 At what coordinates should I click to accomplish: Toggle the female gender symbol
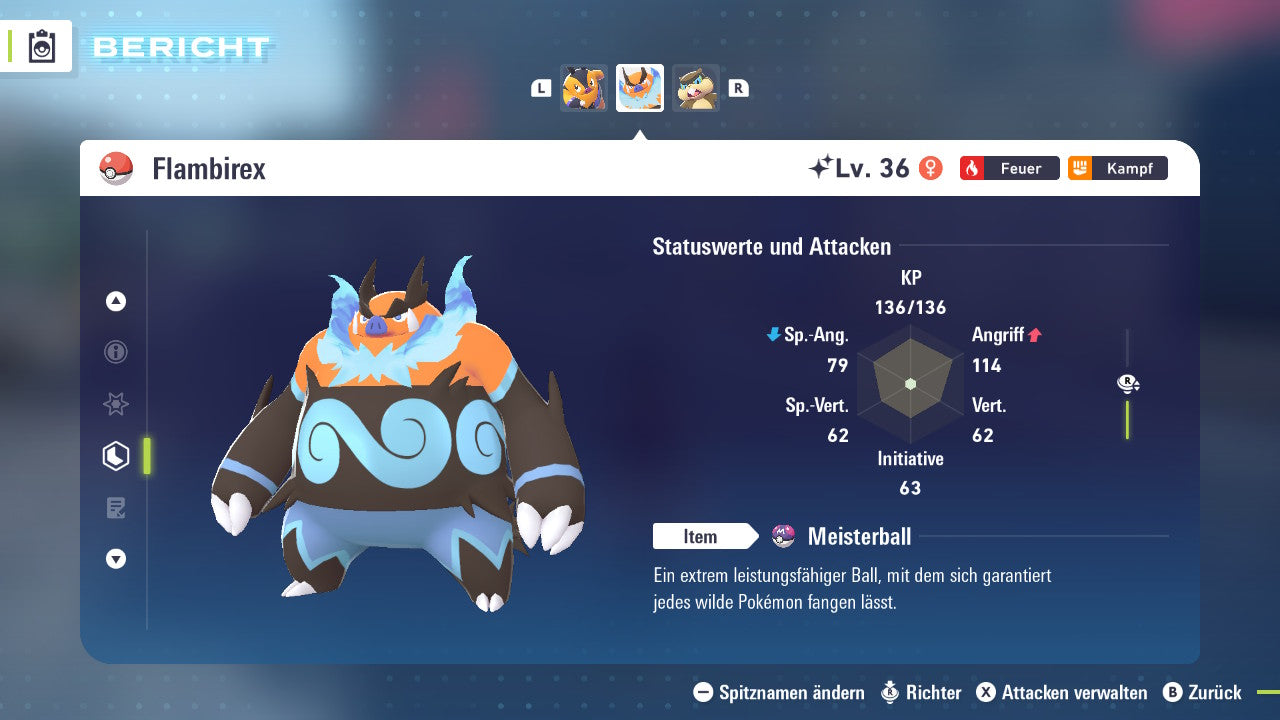tap(930, 168)
